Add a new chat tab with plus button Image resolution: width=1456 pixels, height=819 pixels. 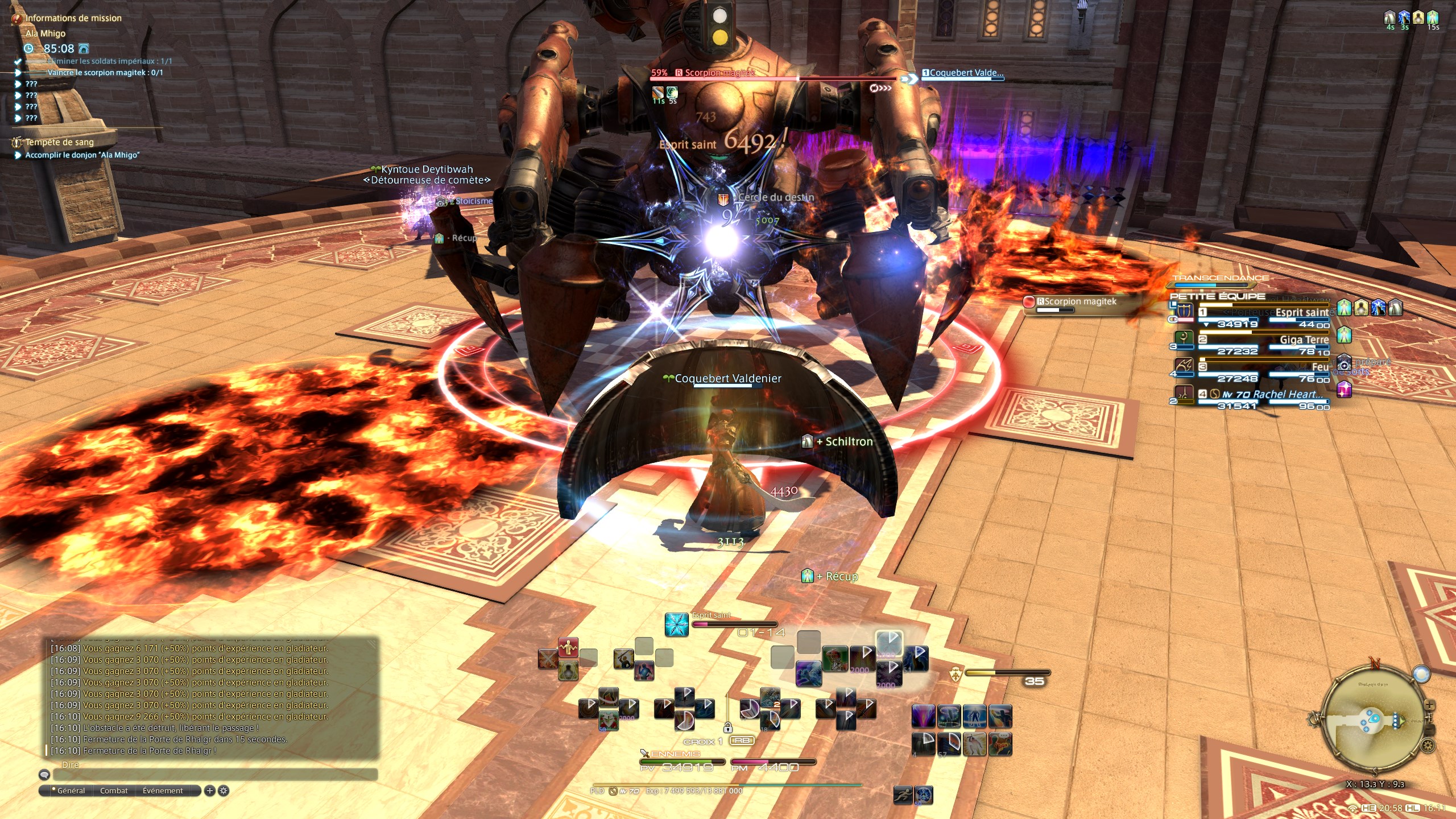pyautogui.click(x=209, y=791)
